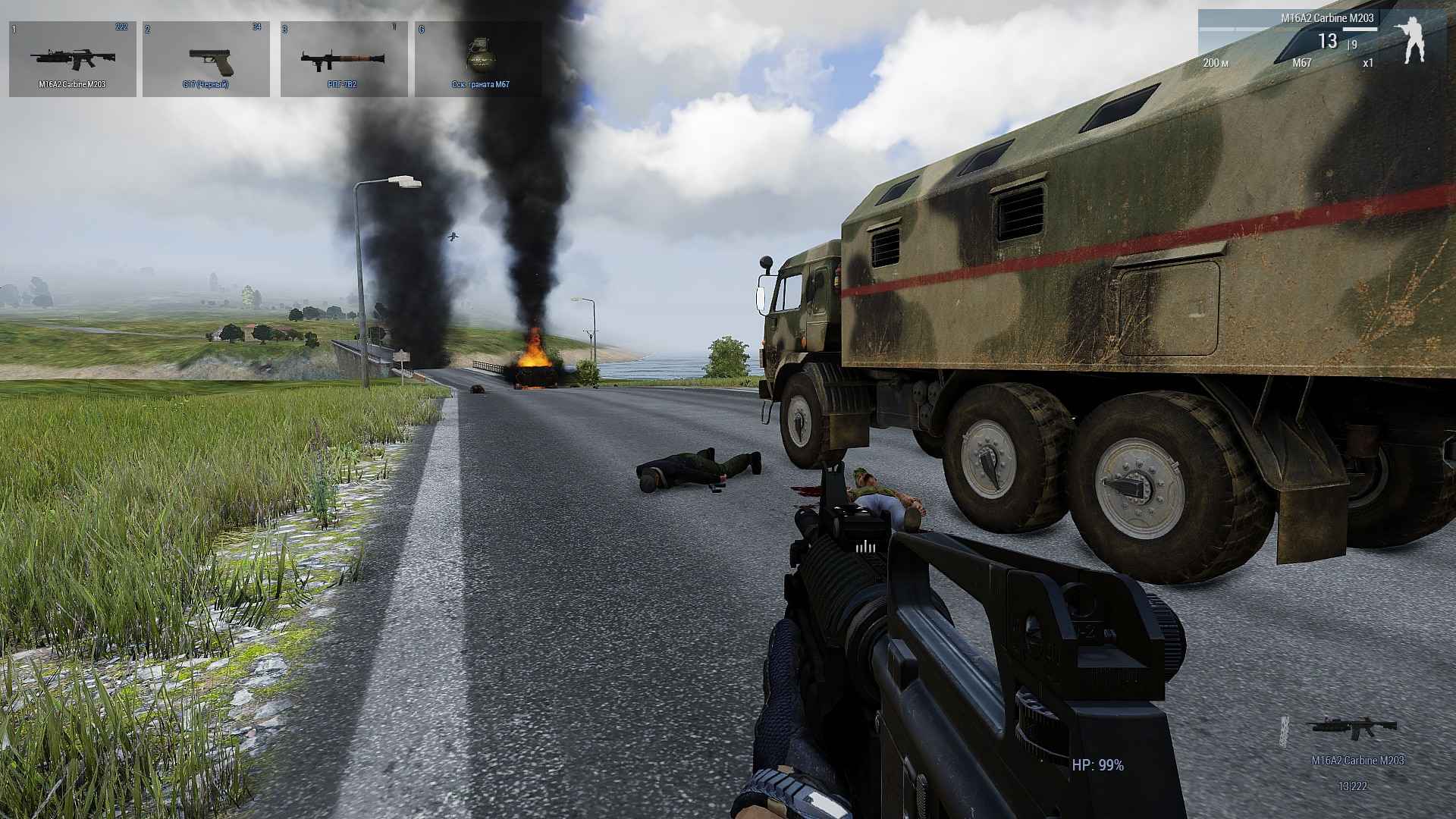Click the M16A2 Carbine icon above HP
Image resolution: width=1456 pixels, height=819 pixels.
(x=1352, y=726)
